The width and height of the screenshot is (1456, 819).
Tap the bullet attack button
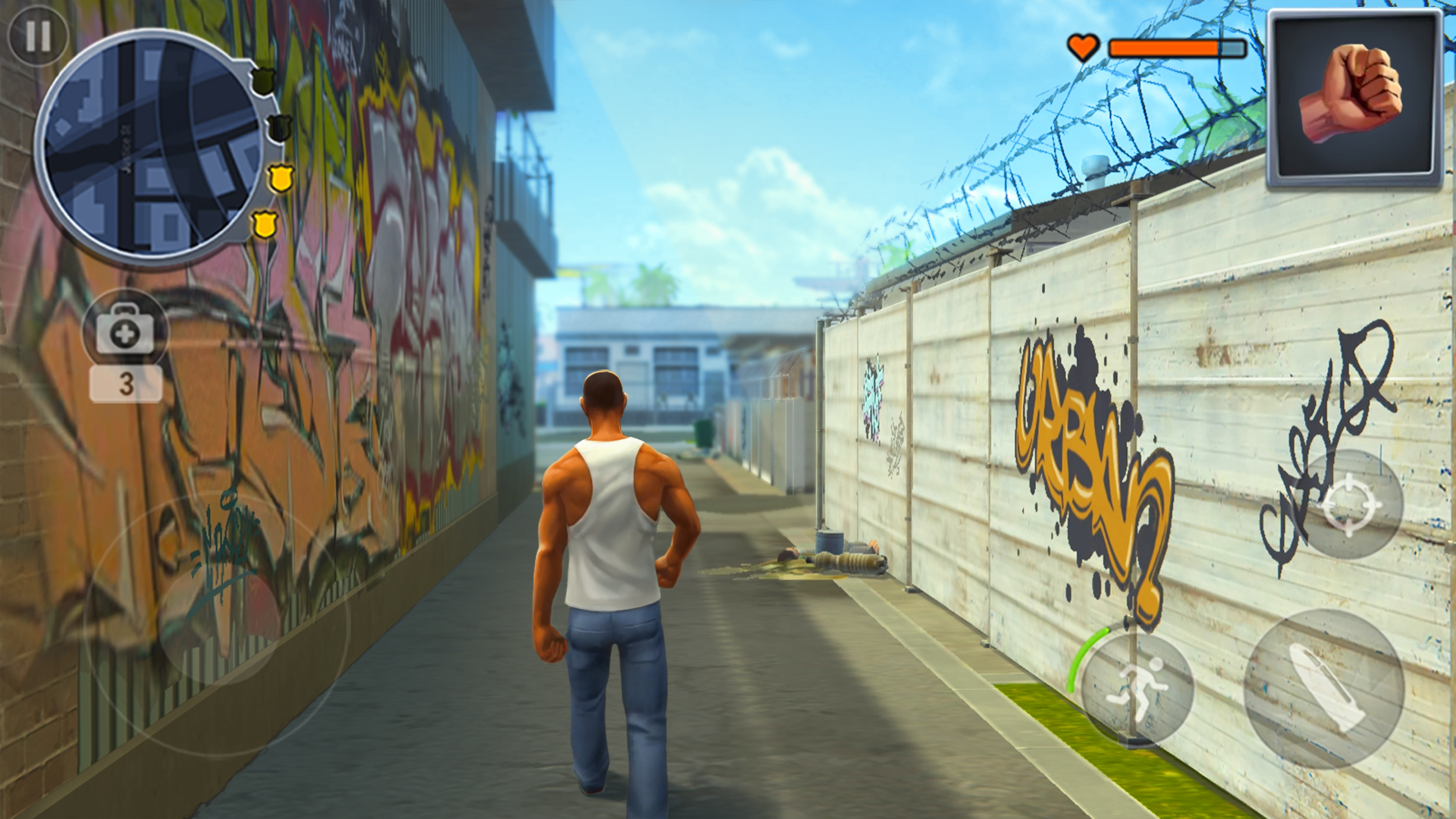(1324, 689)
